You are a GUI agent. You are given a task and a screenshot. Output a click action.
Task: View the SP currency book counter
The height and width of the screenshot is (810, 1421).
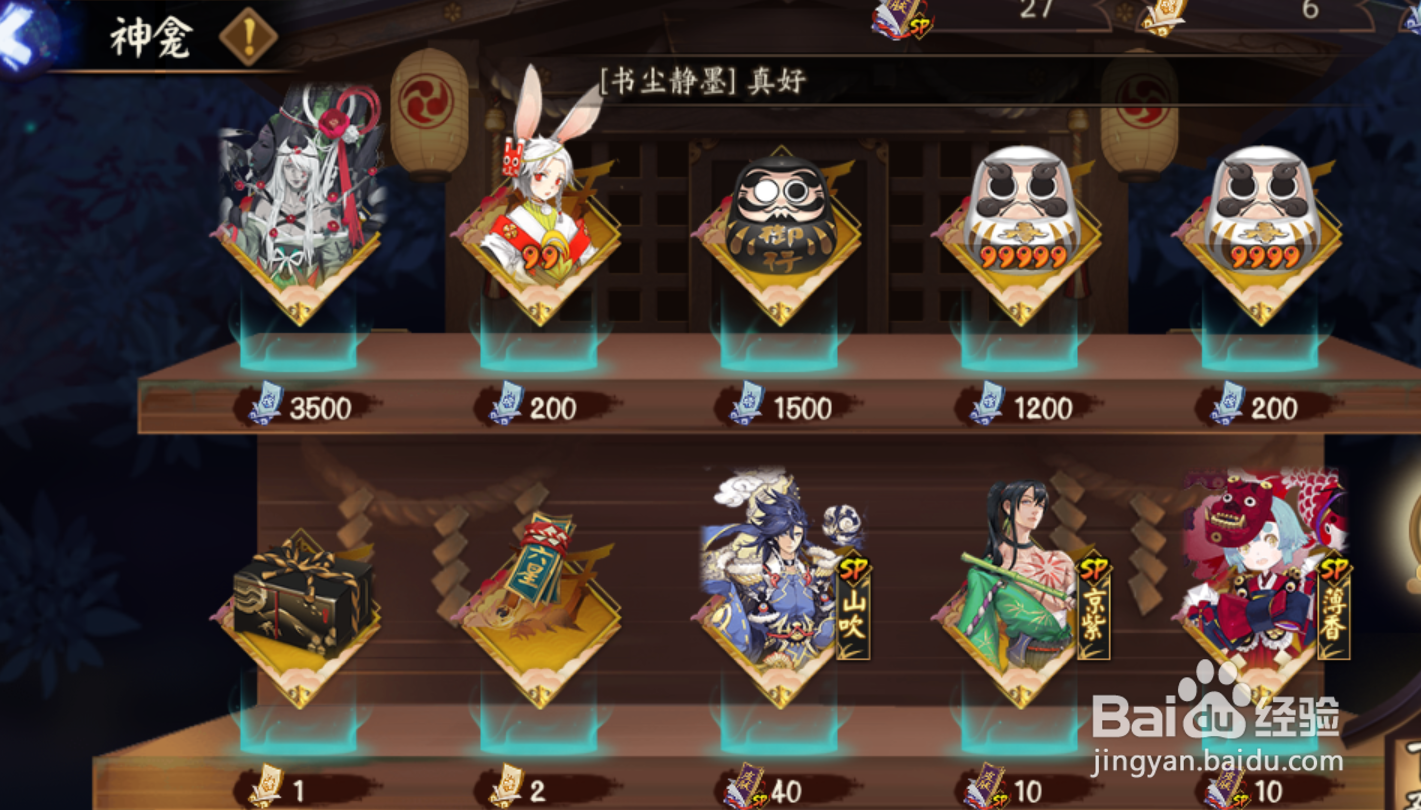[900, 20]
